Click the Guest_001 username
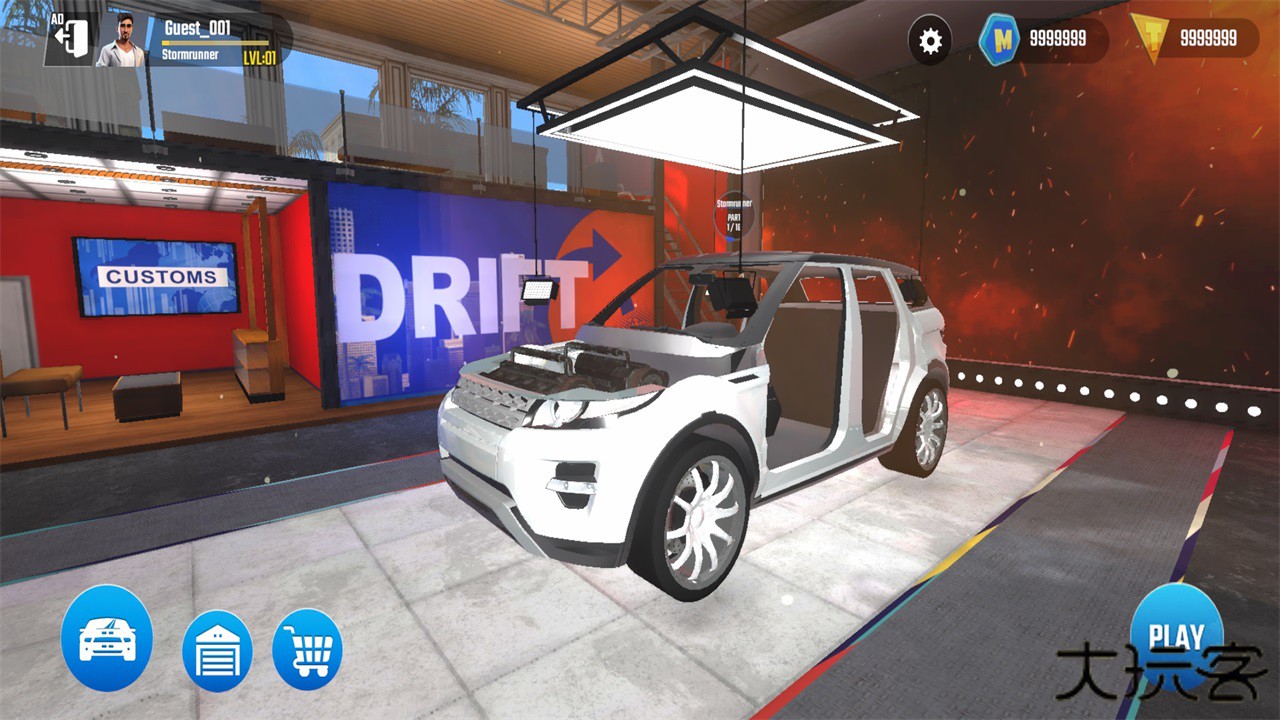This screenshot has width=1280, height=720. pos(197,29)
